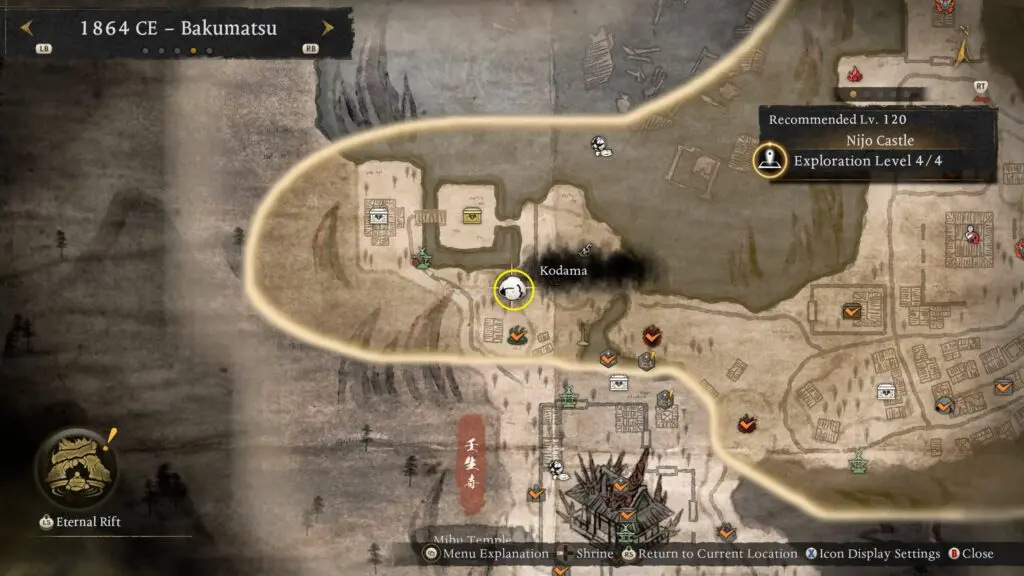Select the red-framed character marker at right edge

pos(969,234)
